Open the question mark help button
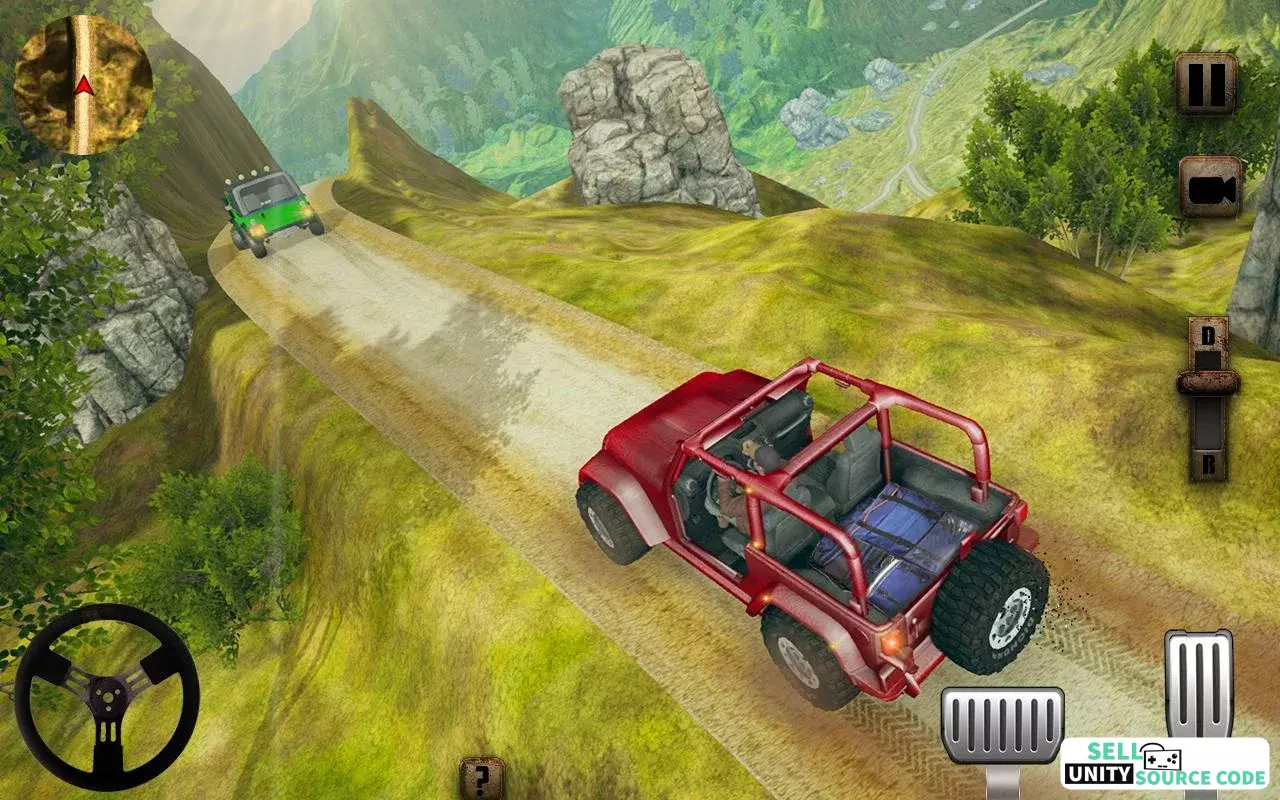1280x800 pixels. pos(482,778)
